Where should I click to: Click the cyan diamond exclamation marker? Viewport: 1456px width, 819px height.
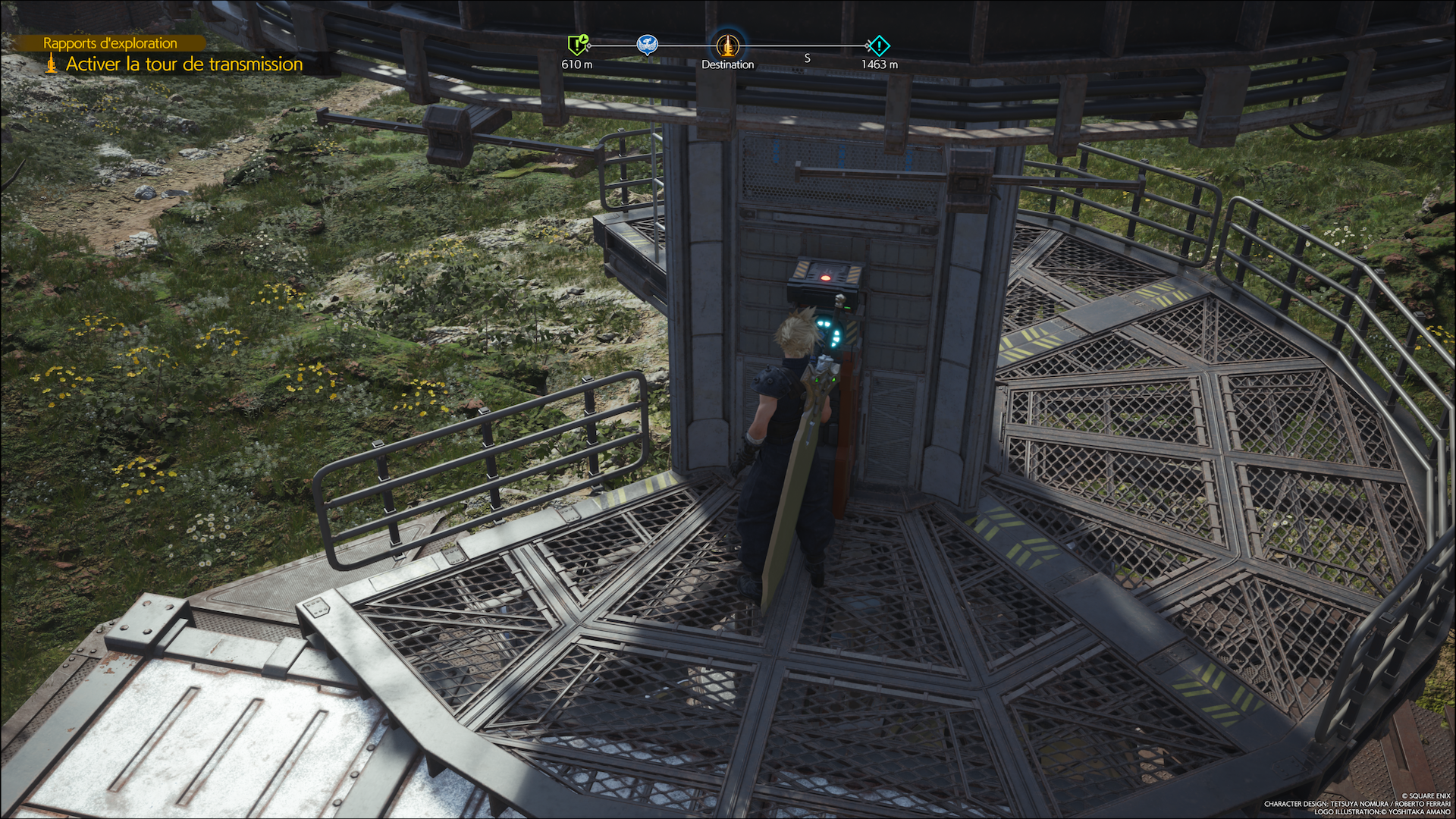878,45
